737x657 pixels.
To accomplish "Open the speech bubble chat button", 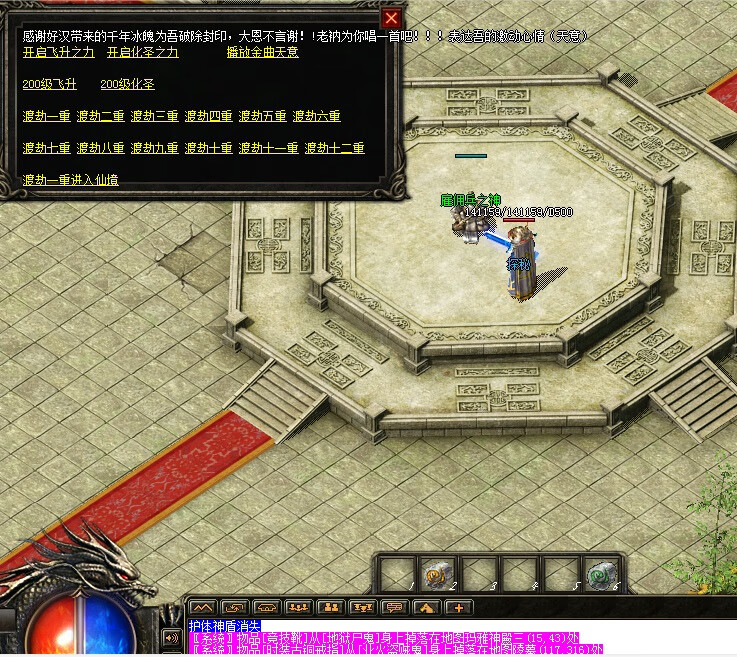I will 394,607.
